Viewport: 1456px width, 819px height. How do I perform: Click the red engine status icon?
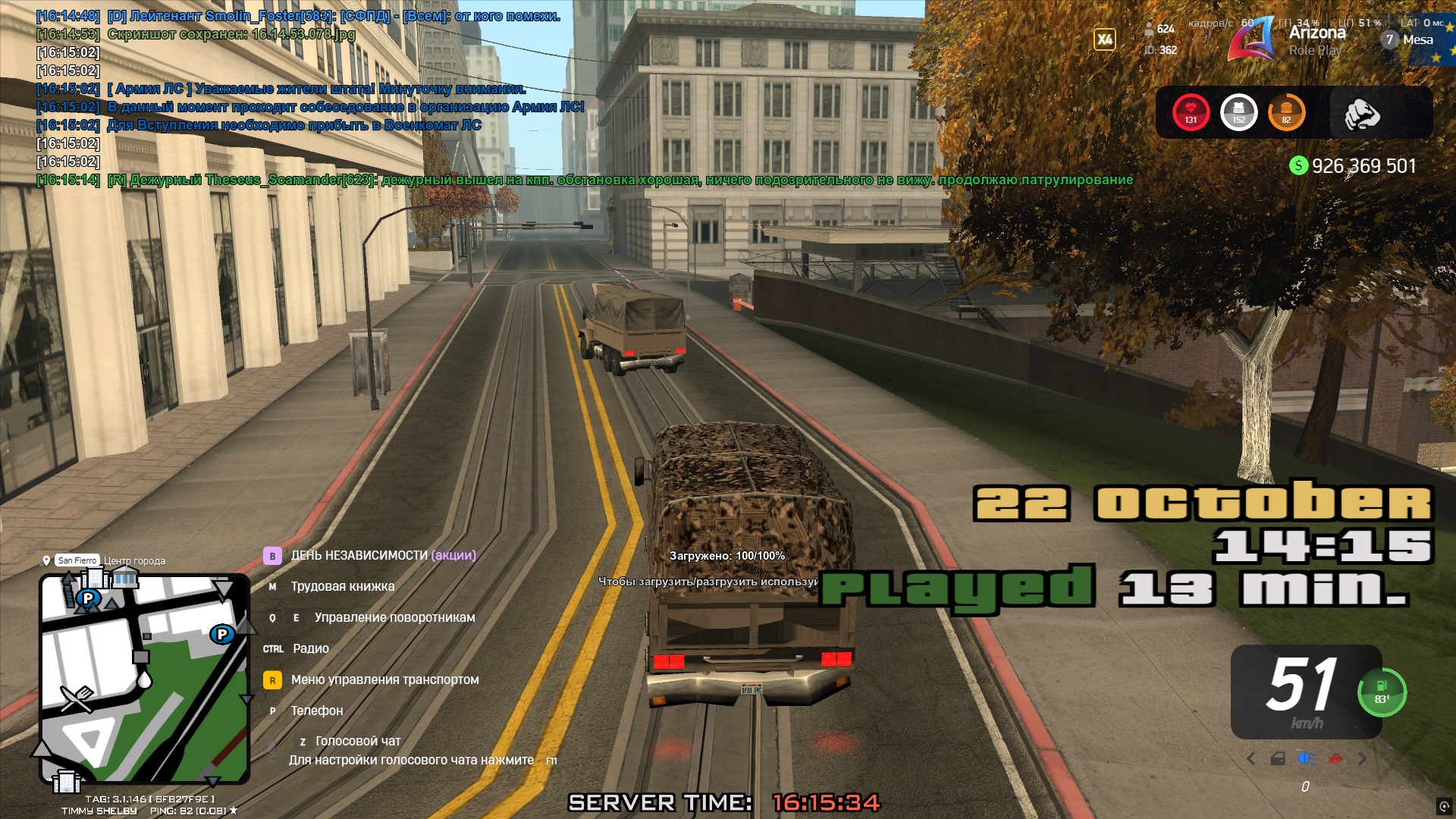click(x=1335, y=758)
